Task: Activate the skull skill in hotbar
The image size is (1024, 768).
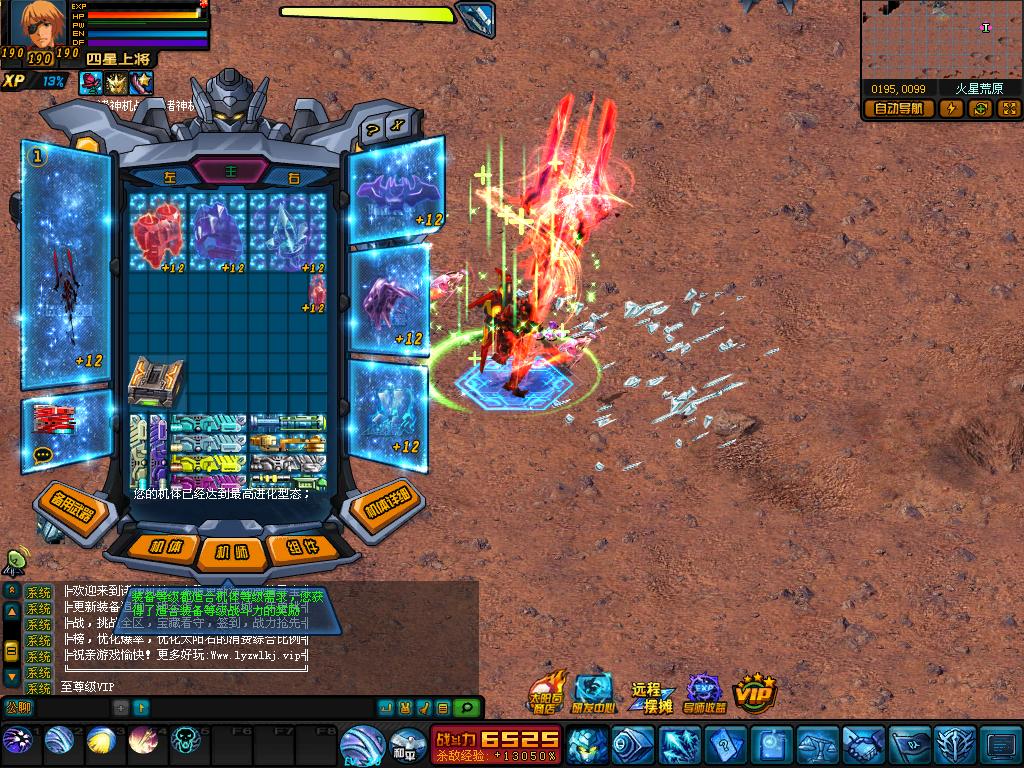Action: (x=186, y=742)
